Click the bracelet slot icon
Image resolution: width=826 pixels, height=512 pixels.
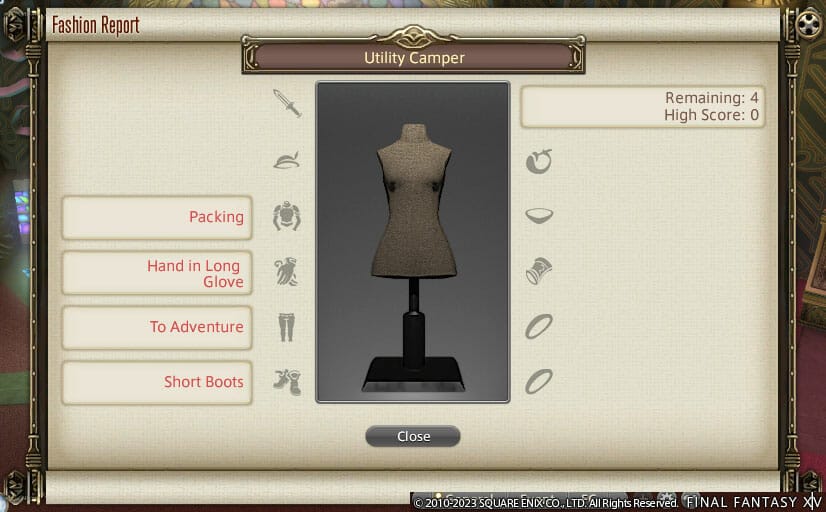tap(539, 271)
